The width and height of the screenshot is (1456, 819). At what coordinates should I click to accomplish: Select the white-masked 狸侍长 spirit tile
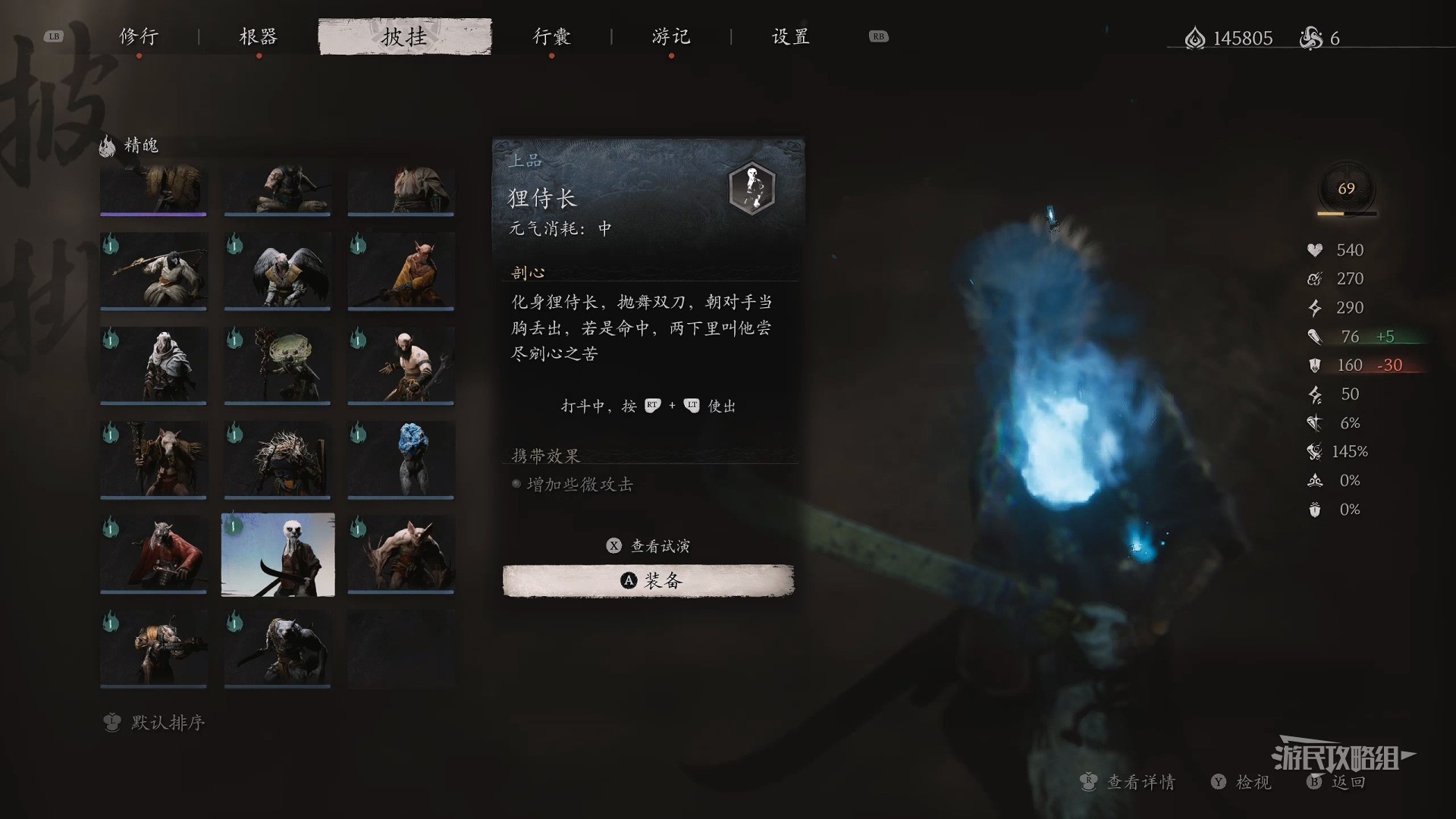tap(278, 554)
